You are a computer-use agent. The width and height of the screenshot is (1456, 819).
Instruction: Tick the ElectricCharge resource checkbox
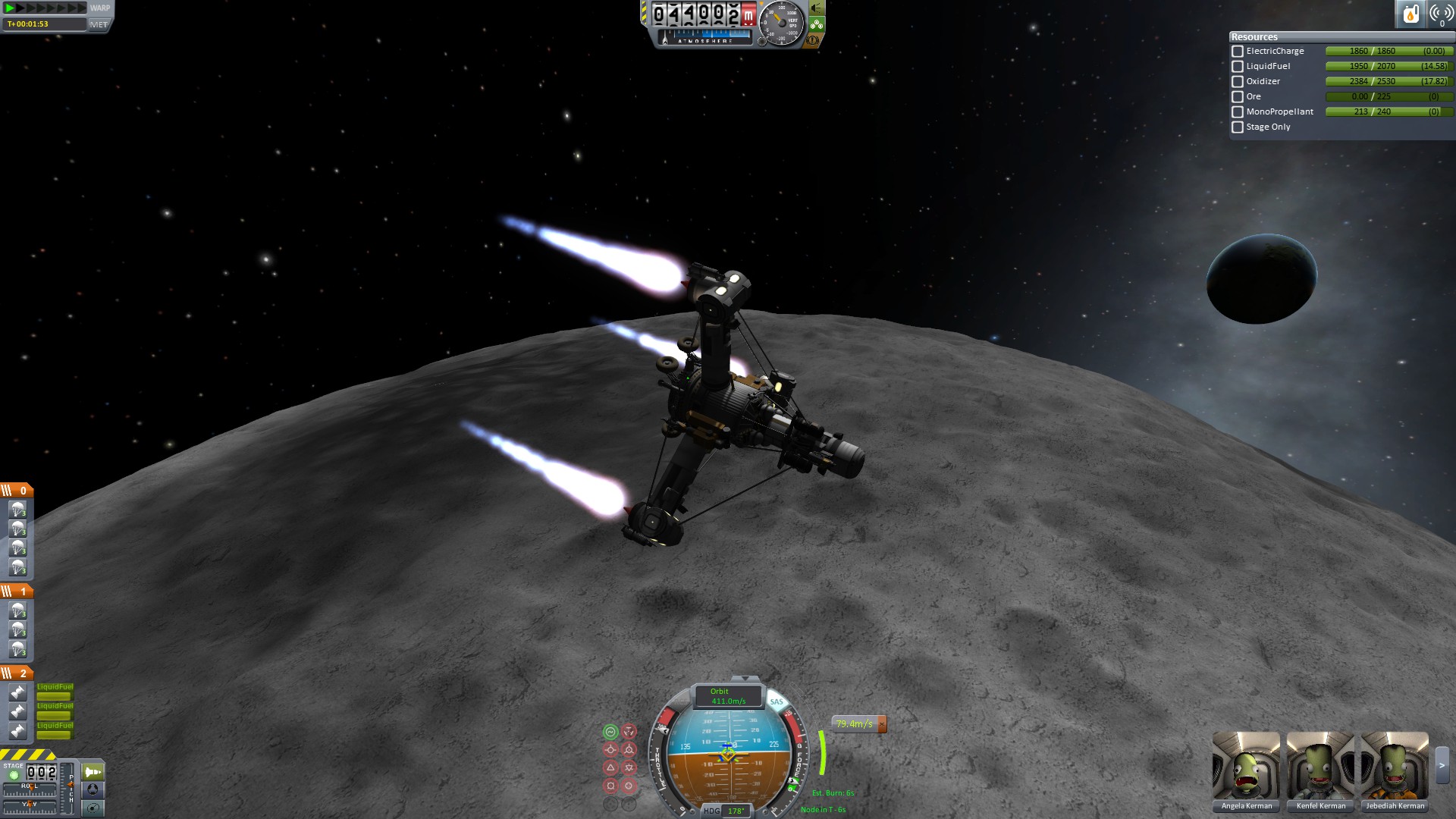[x=1238, y=52]
